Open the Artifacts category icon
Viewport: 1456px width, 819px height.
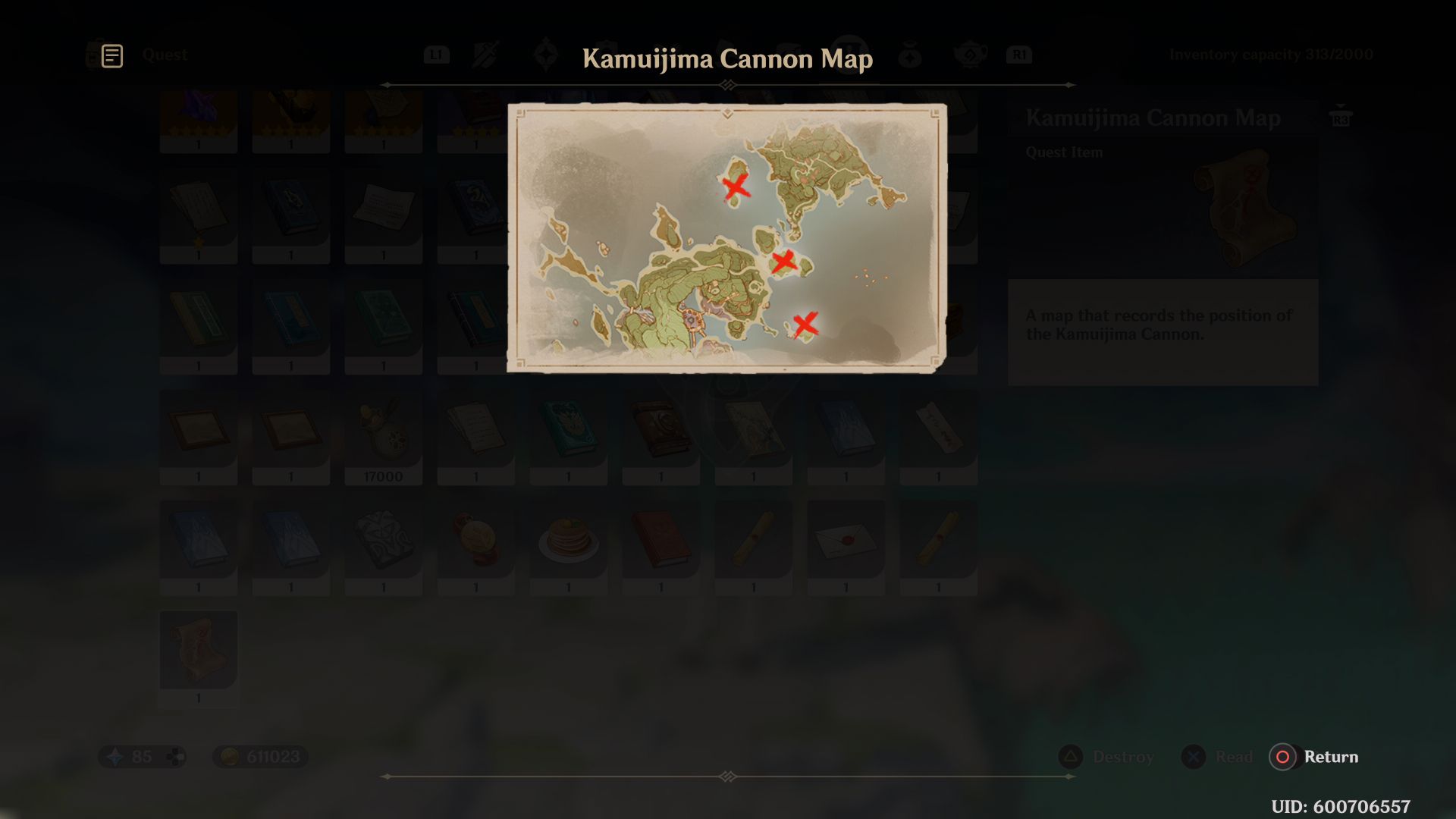click(x=544, y=53)
